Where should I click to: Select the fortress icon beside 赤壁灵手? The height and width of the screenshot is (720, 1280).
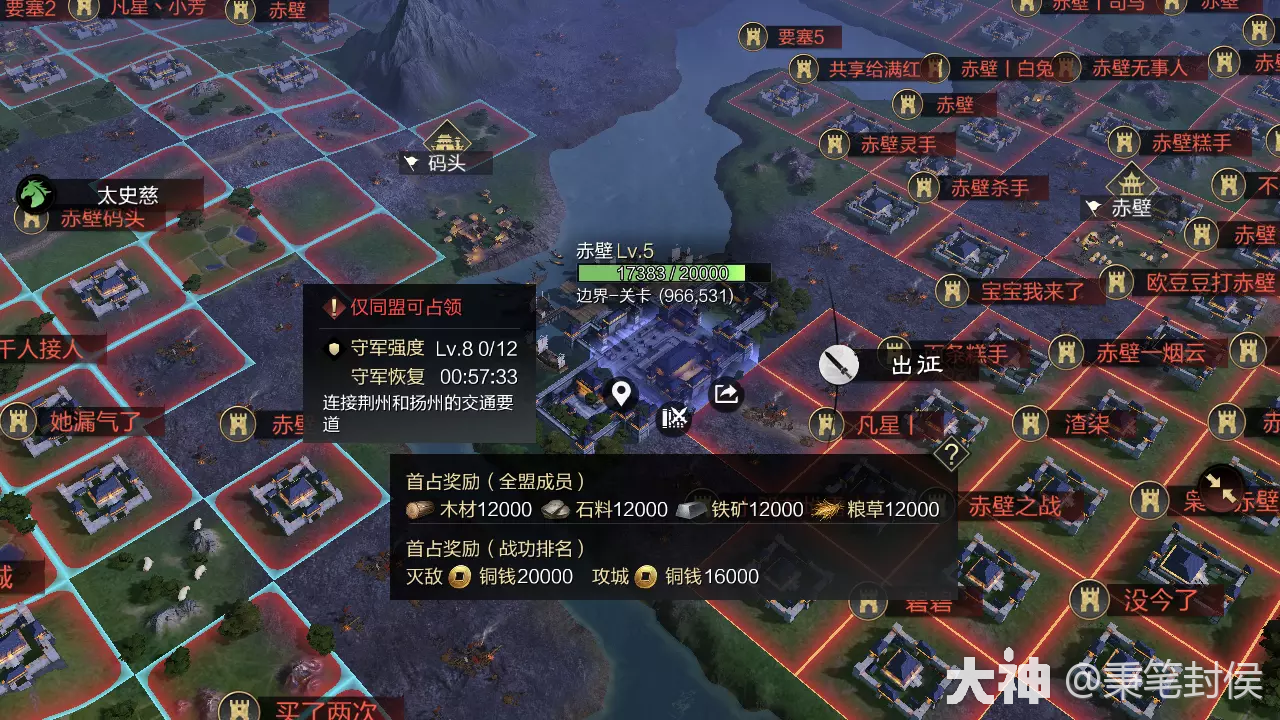tap(833, 143)
